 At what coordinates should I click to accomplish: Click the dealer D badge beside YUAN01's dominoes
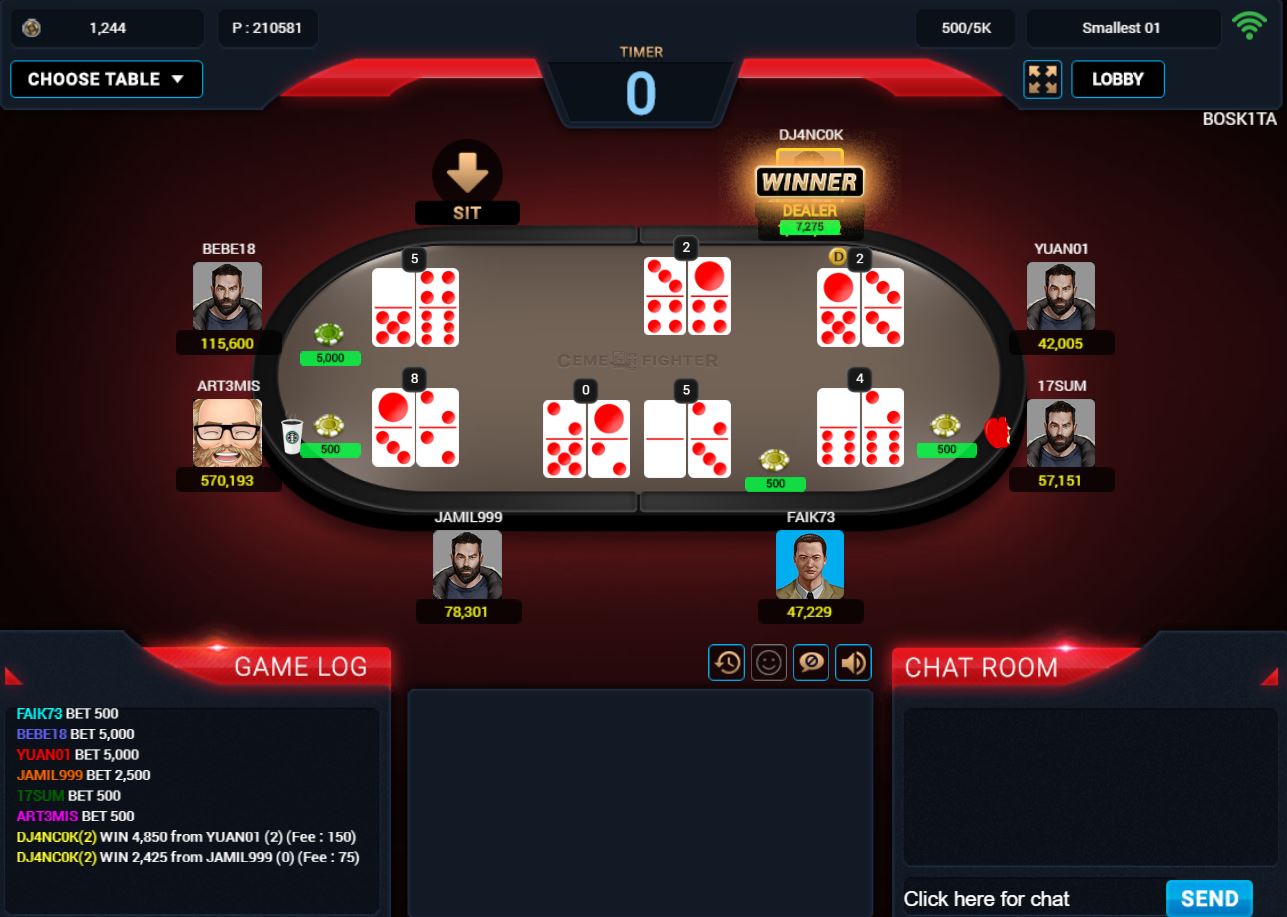click(838, 258)
